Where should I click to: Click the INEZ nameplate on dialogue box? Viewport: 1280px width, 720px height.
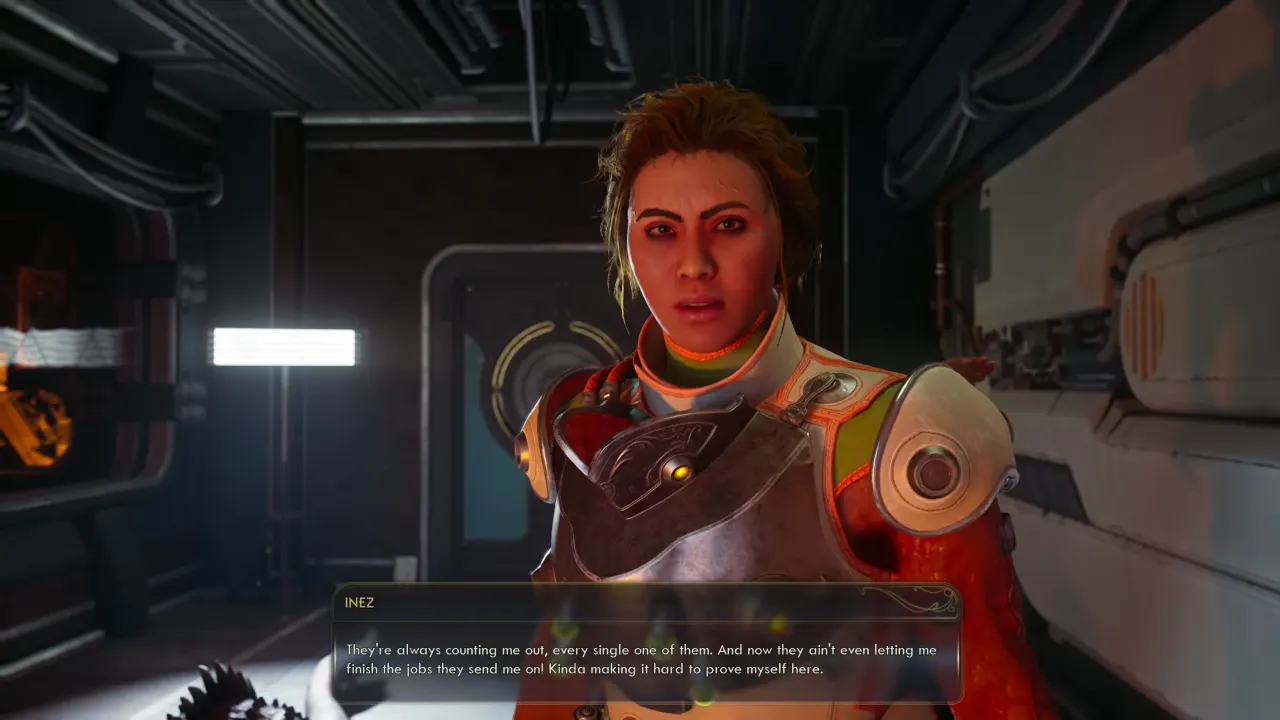coord(359,602)
